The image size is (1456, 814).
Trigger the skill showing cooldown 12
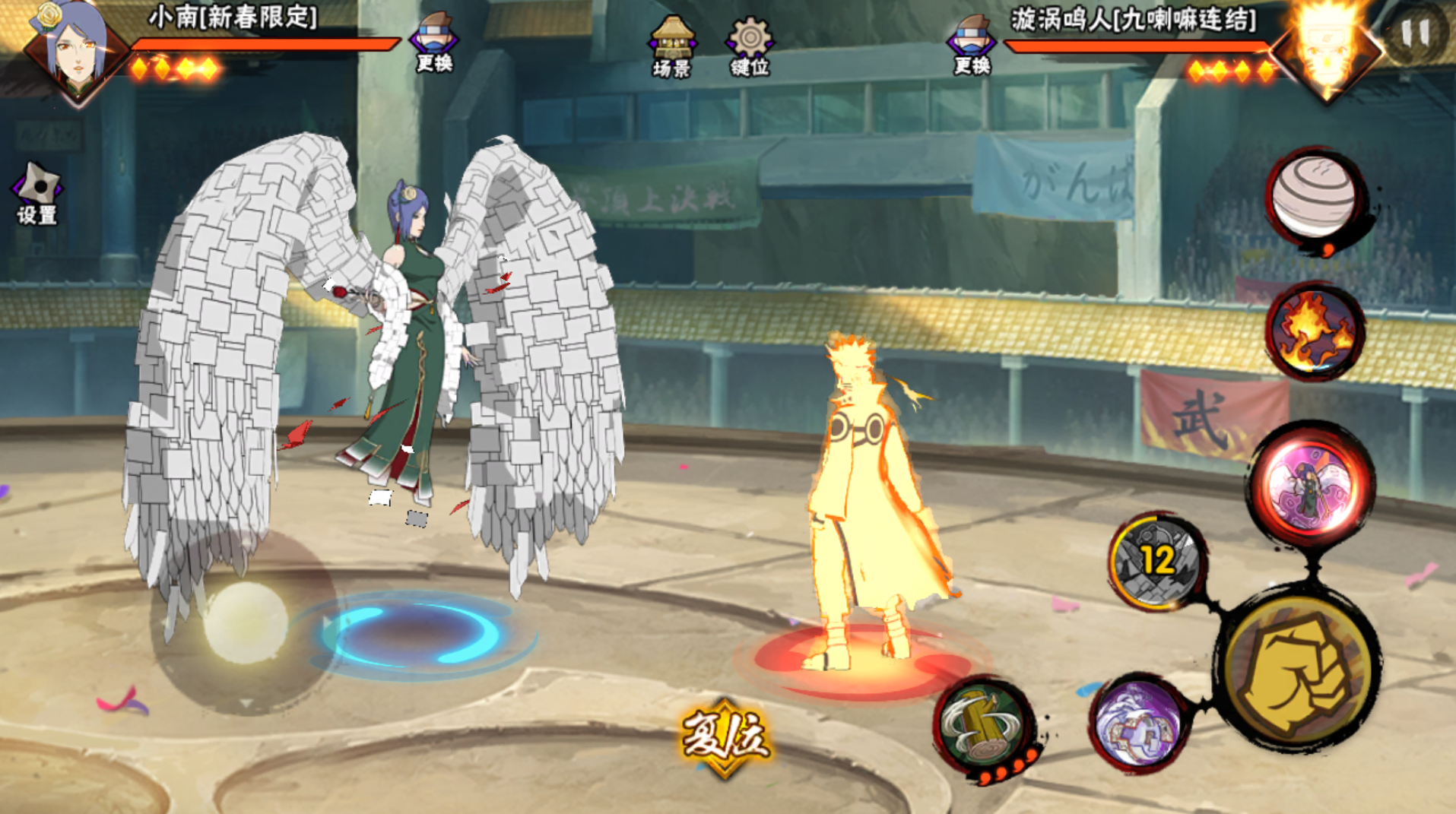pyautogui.click(x=1156, y=562)
